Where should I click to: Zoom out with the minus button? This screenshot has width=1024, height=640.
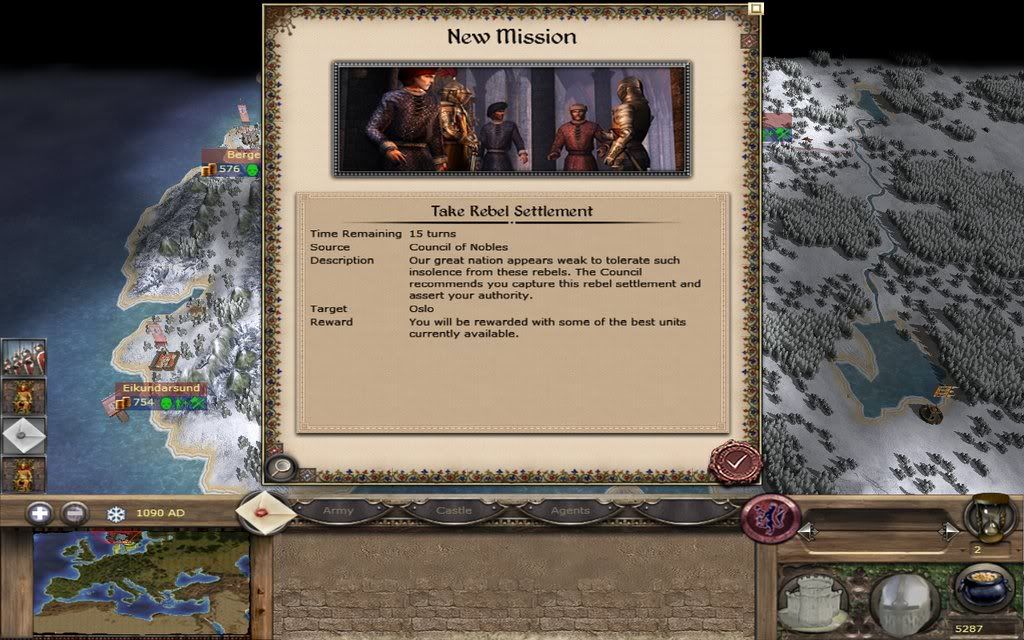click(75, 514)
